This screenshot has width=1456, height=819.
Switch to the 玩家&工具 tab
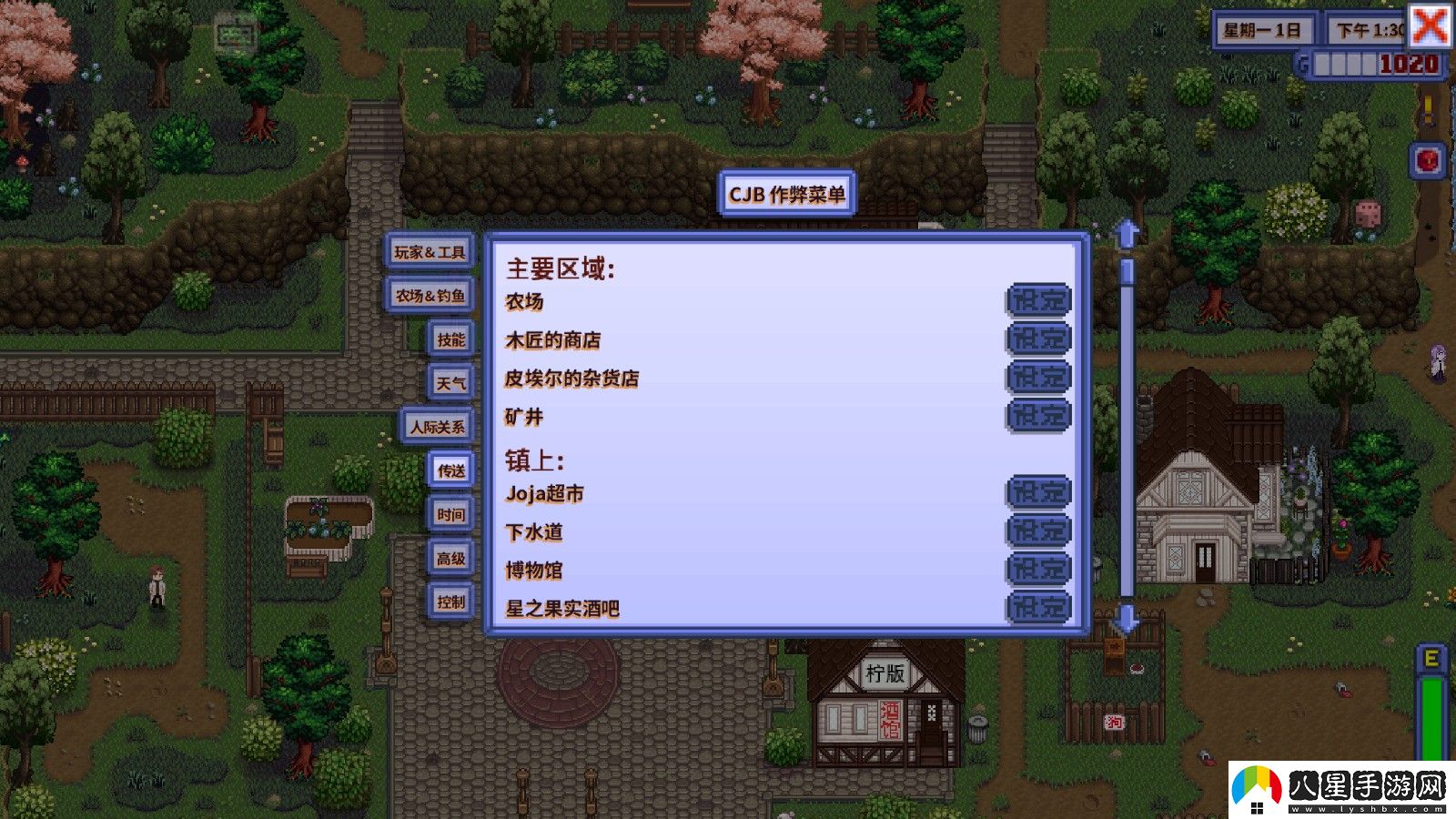coord(430,251)
